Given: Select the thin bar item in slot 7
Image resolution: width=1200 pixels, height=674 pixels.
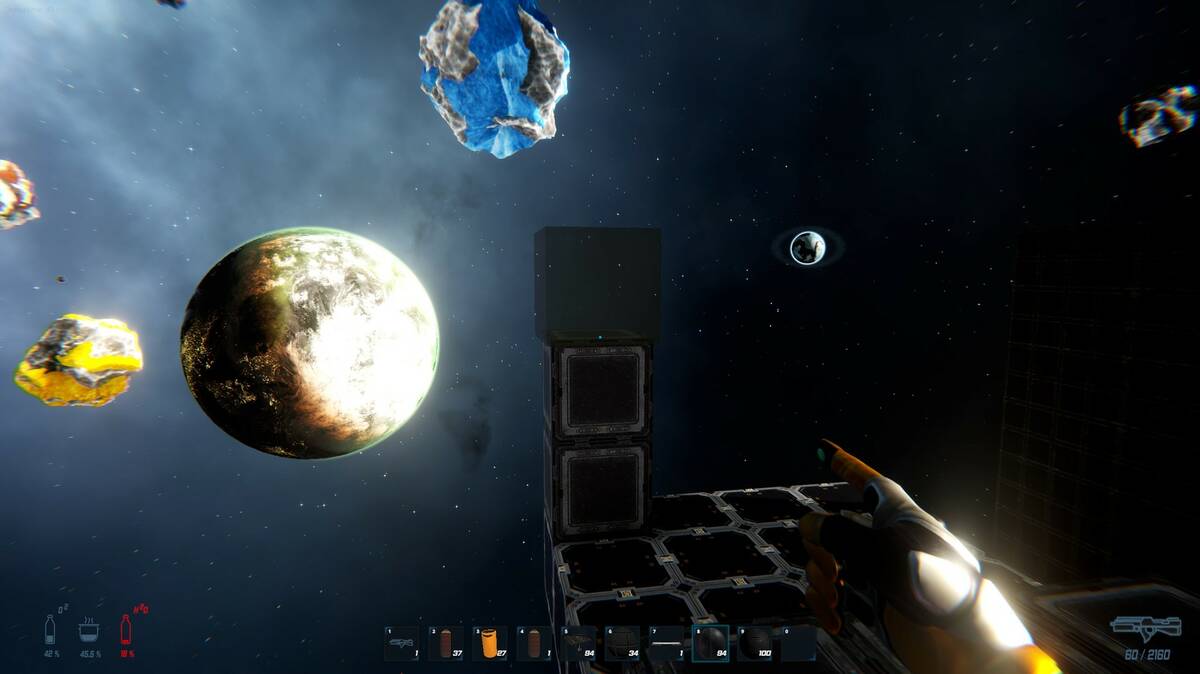Looking at the screenshot, I should tap(666, 643).
